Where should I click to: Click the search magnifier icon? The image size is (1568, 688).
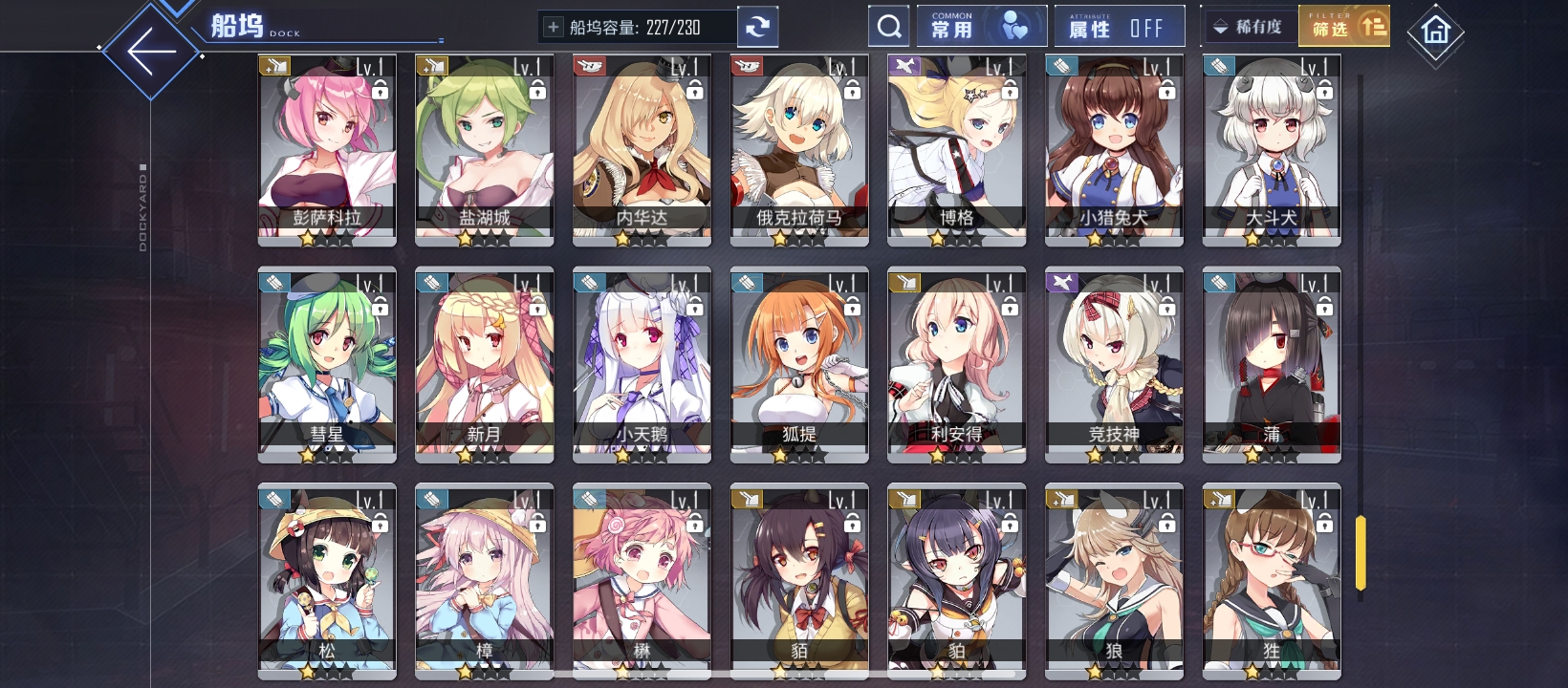[x=889, y=25]
